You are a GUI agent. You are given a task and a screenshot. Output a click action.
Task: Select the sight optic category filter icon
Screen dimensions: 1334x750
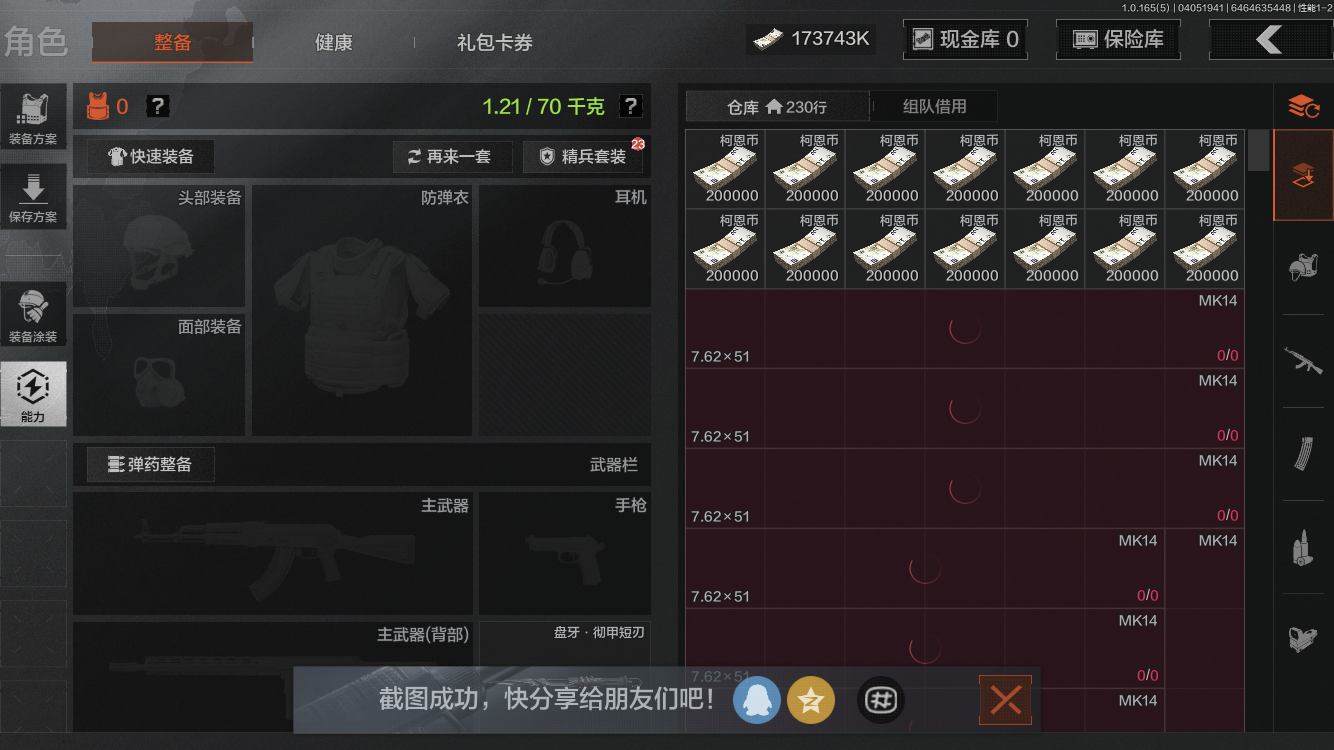click(x=1303, y=640)
